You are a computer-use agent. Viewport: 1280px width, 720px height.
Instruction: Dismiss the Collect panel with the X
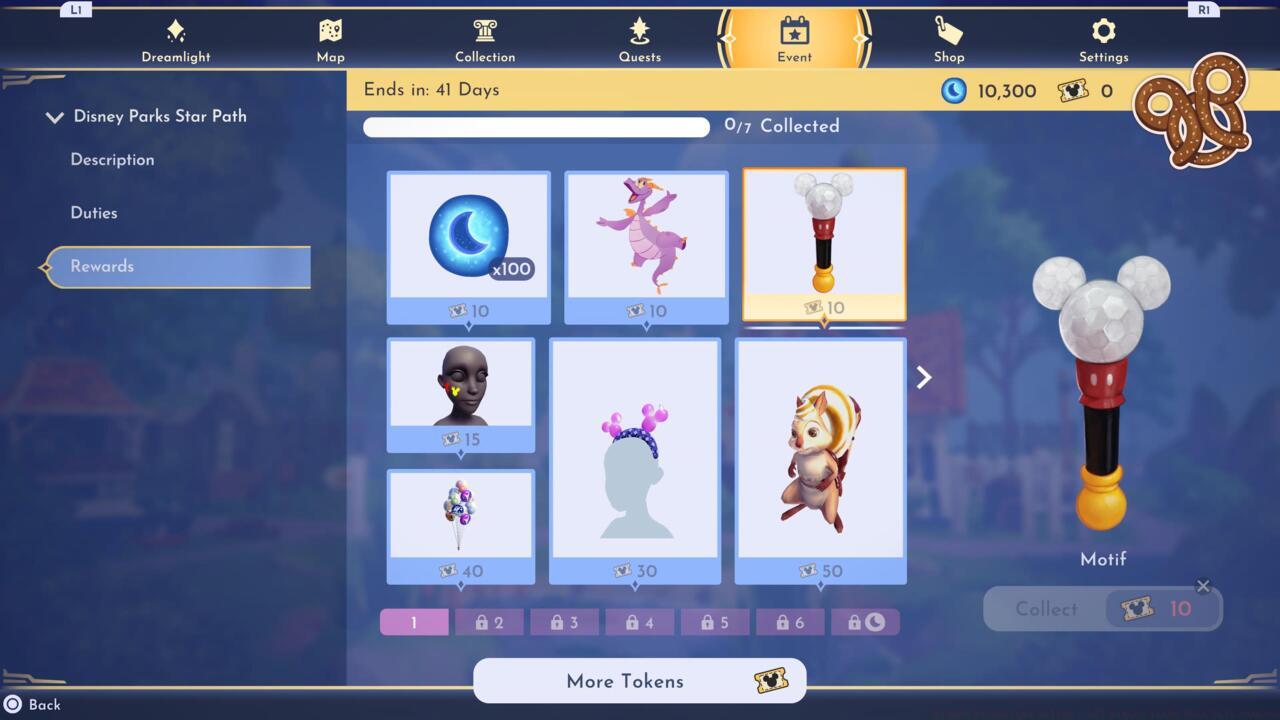tap(1204, 586)
